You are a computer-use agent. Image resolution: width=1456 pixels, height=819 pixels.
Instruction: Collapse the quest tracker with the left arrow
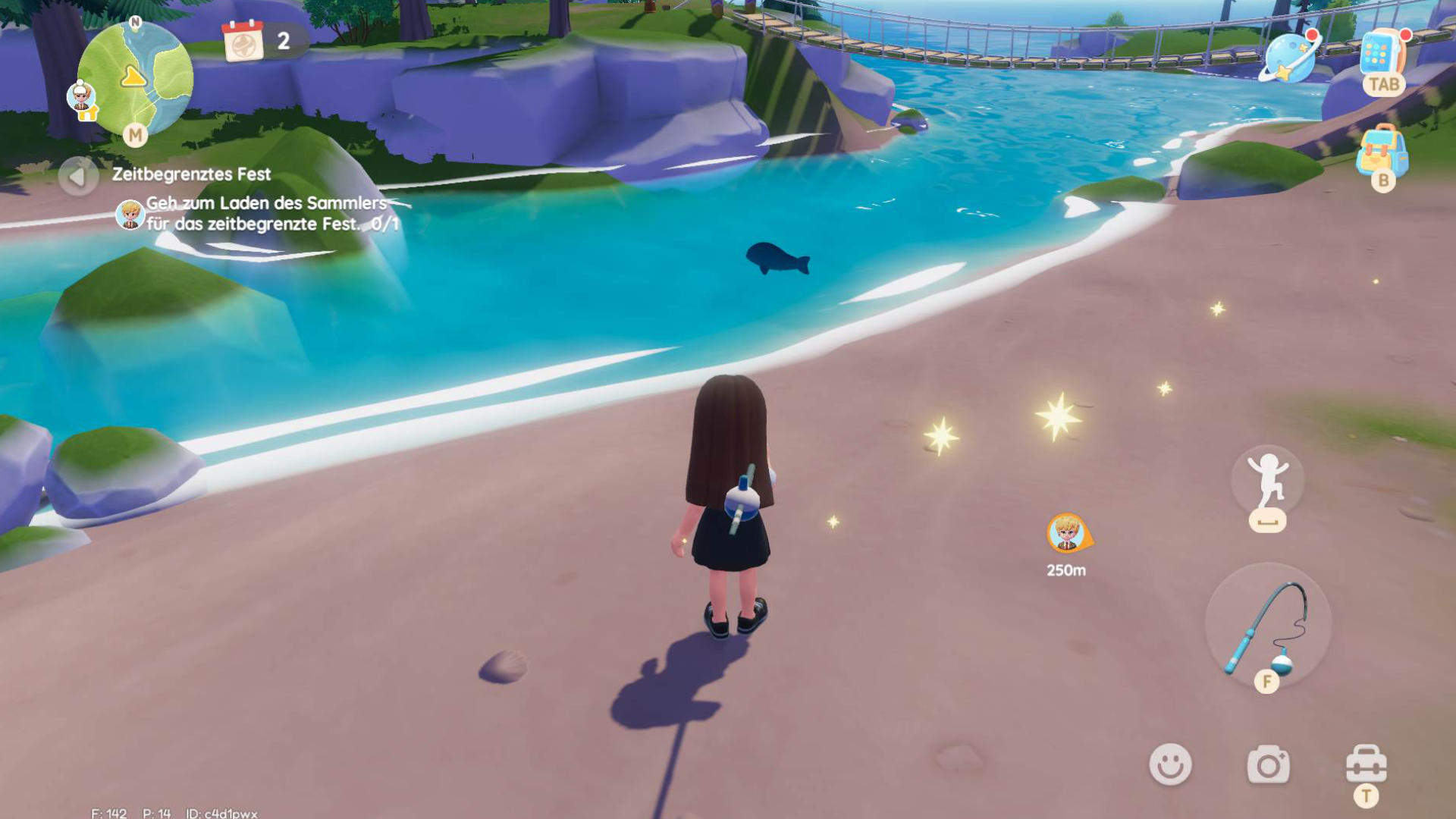(x=77, y=177)
